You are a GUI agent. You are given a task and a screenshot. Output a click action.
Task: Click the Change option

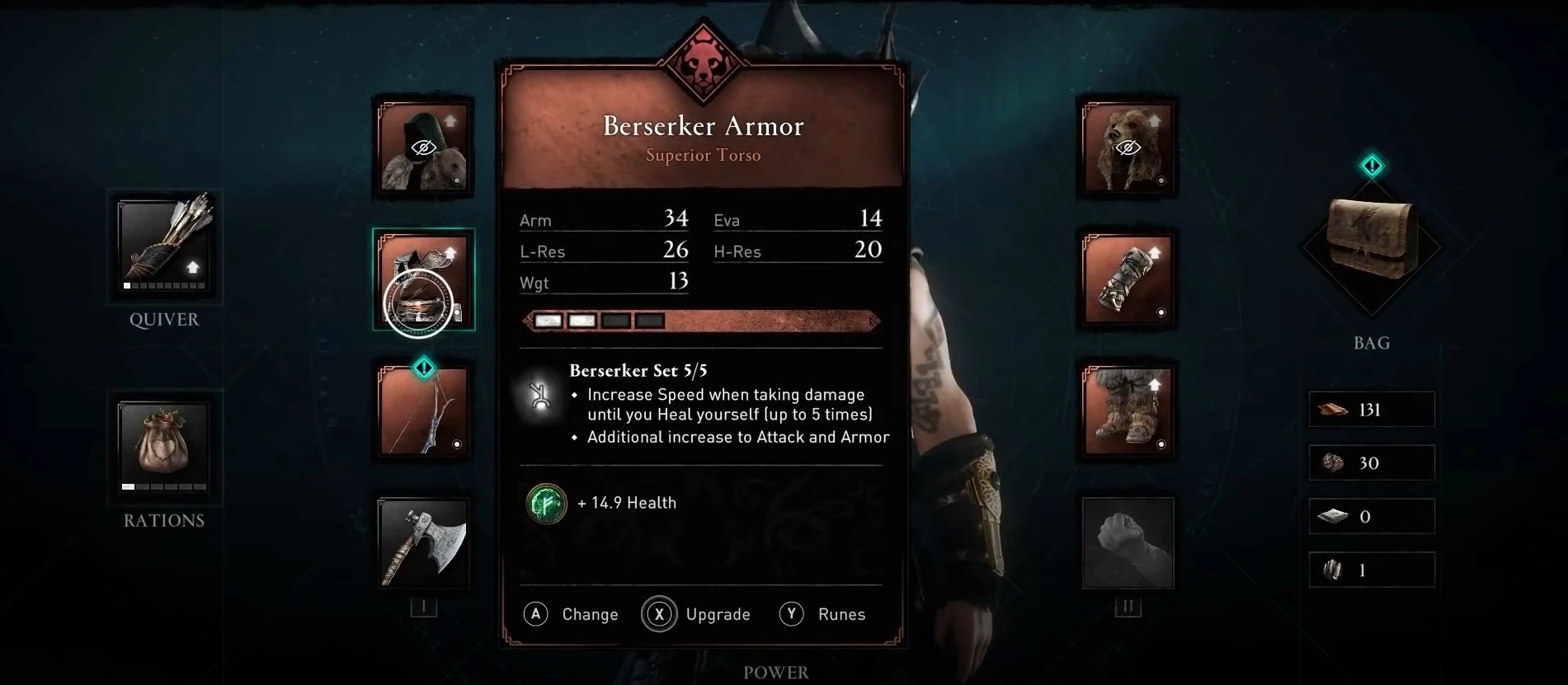(x=572, y=614)
